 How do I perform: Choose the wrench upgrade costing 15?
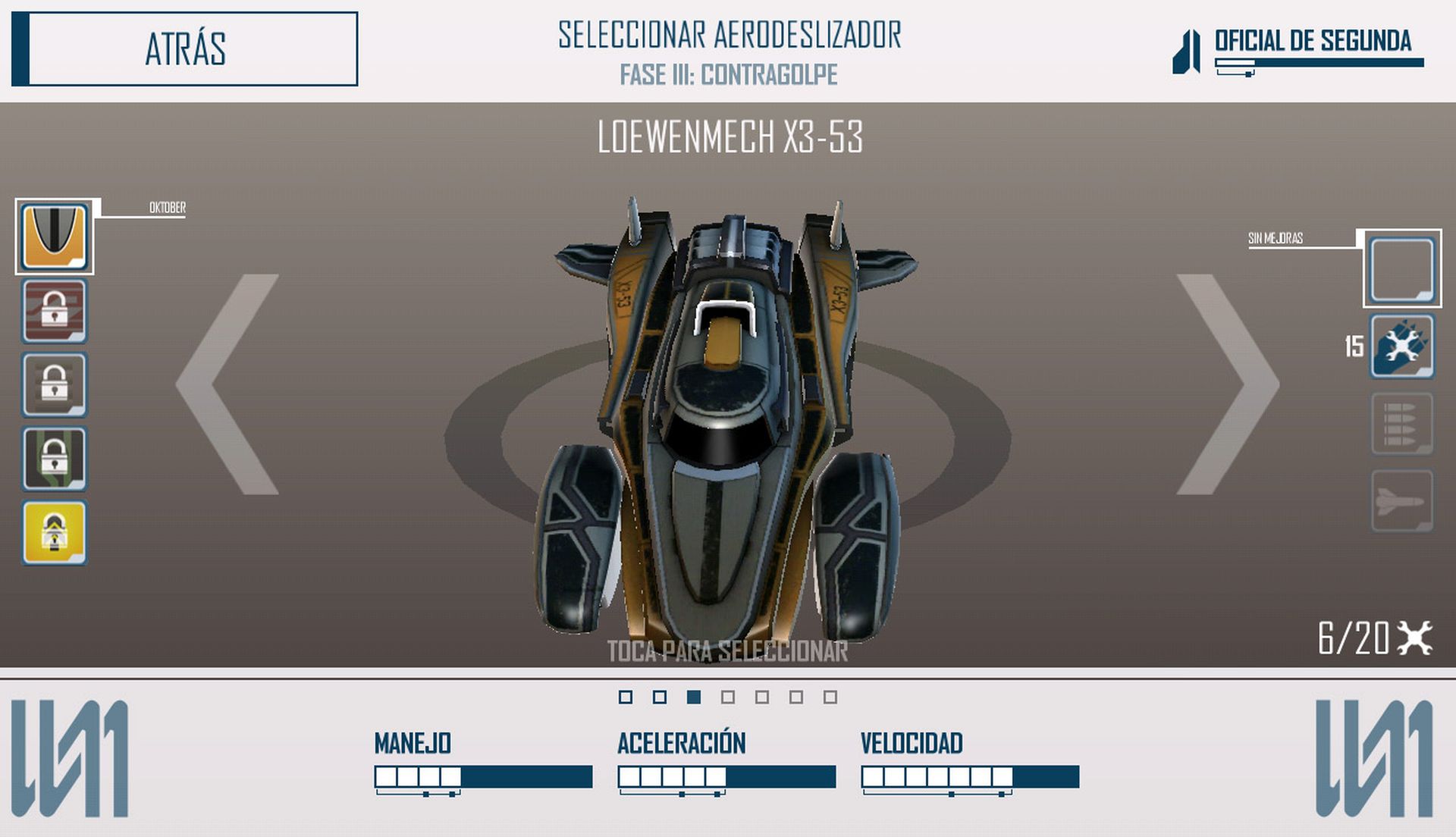1402,346
